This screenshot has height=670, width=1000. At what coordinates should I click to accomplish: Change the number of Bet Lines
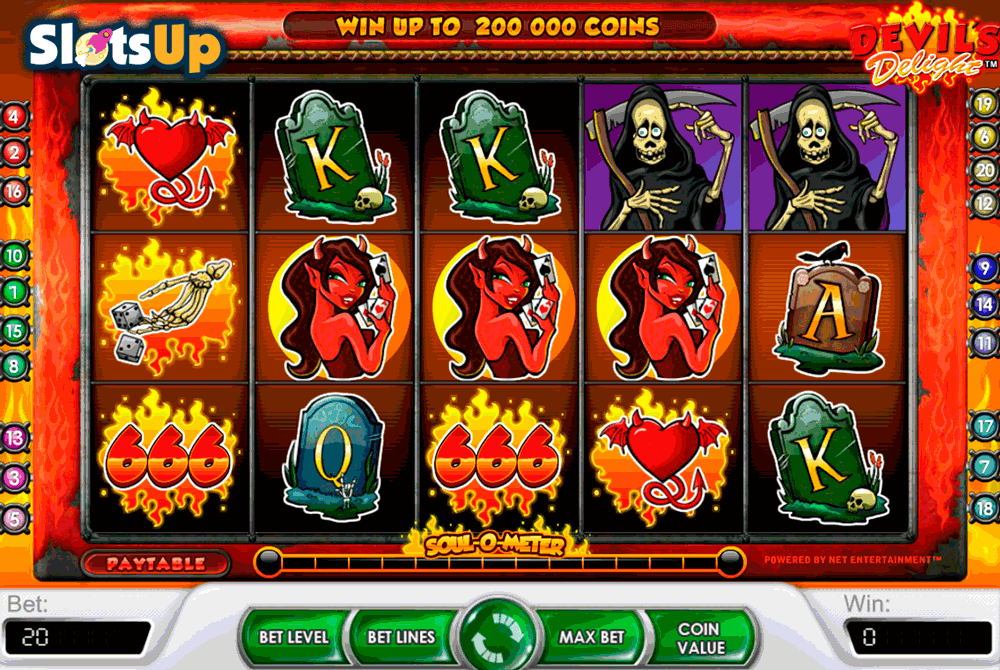(401, 636)
